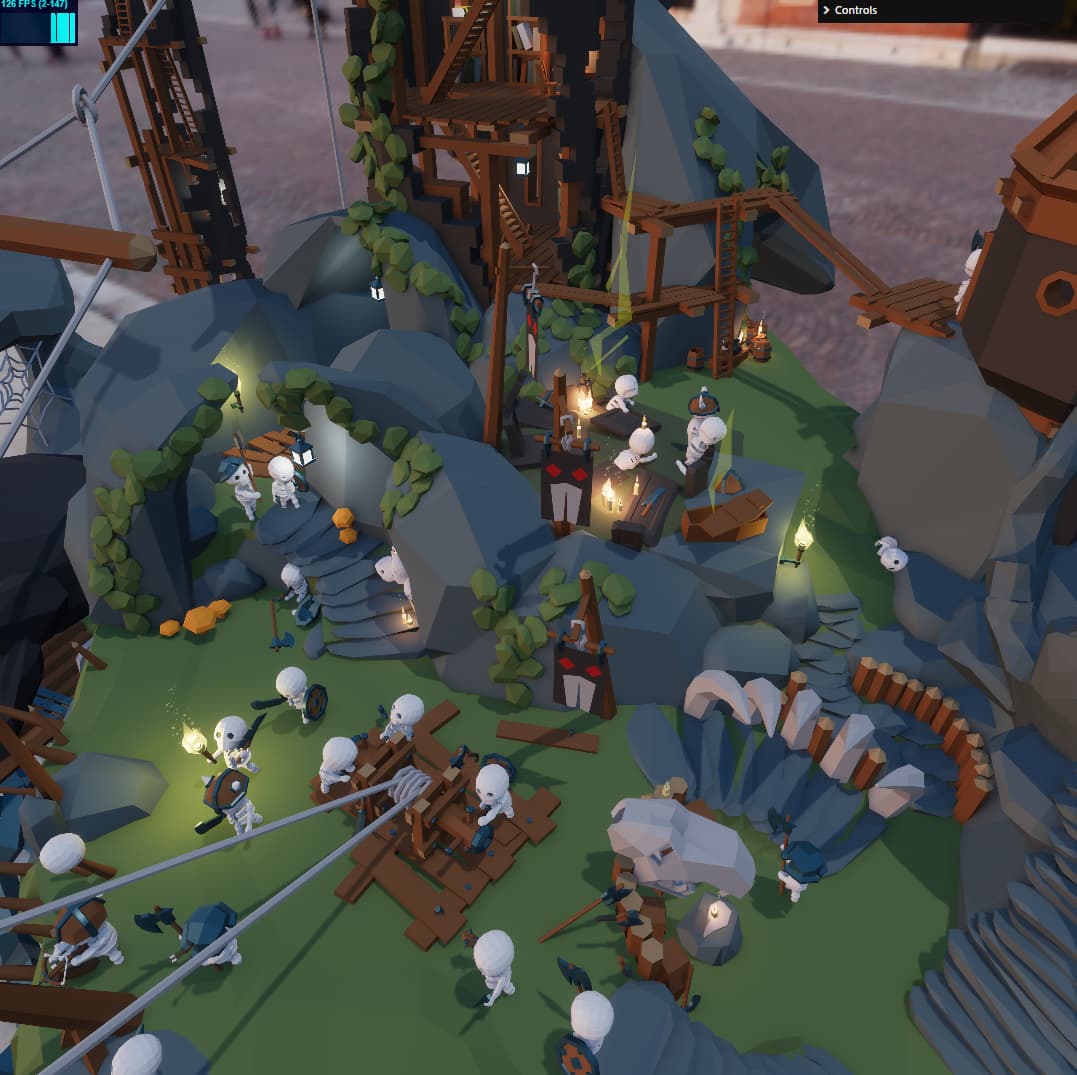Viewport: 1077px width, 1075px height.
Task: Expand the Controls panel
Action: (x=854, y=10)
